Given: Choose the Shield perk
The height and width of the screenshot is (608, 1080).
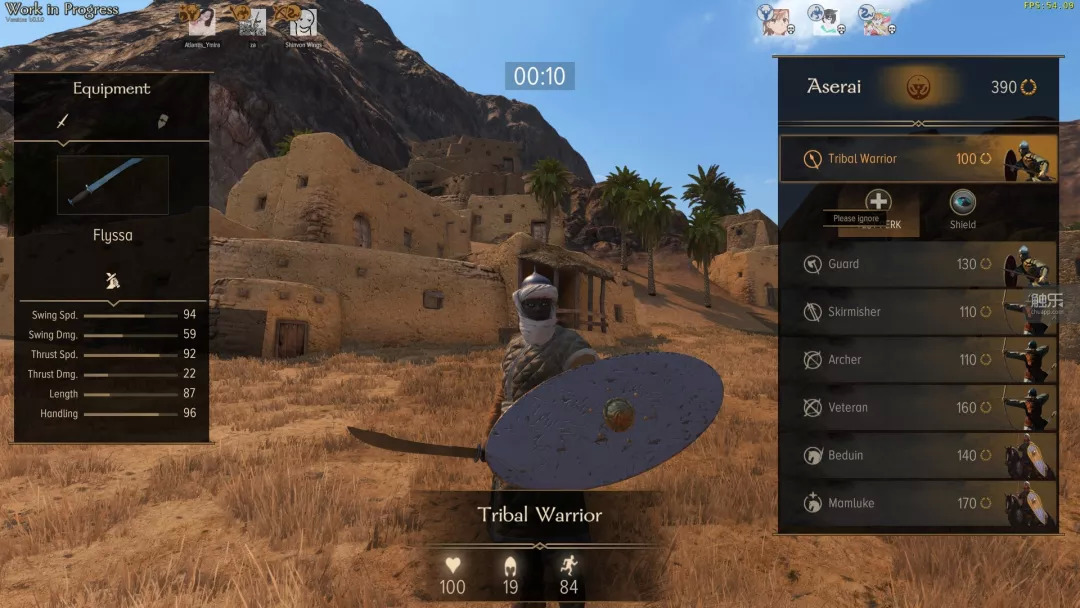Looking at the screenshot, I should (x=962, y=204).
